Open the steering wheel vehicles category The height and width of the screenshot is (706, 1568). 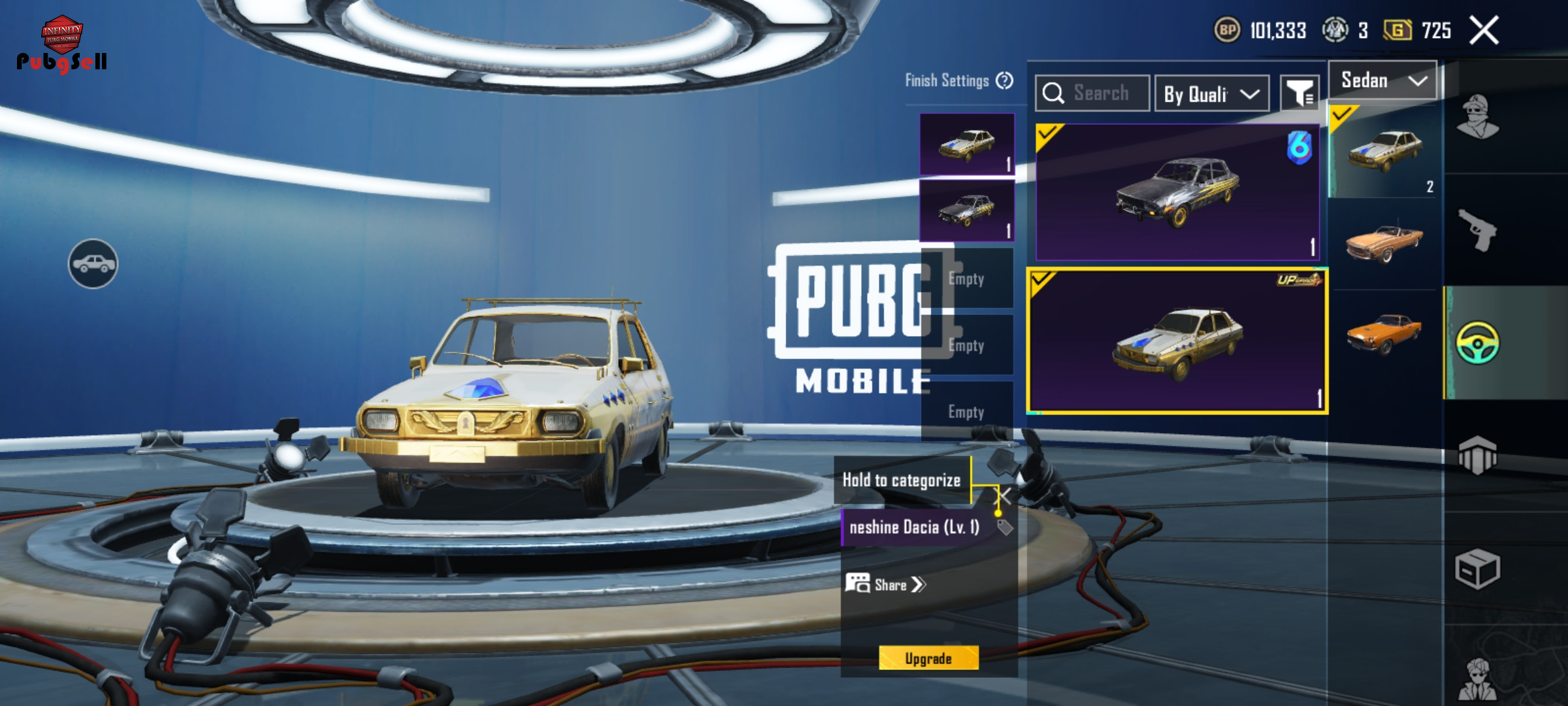click(x=1477, y=343)
